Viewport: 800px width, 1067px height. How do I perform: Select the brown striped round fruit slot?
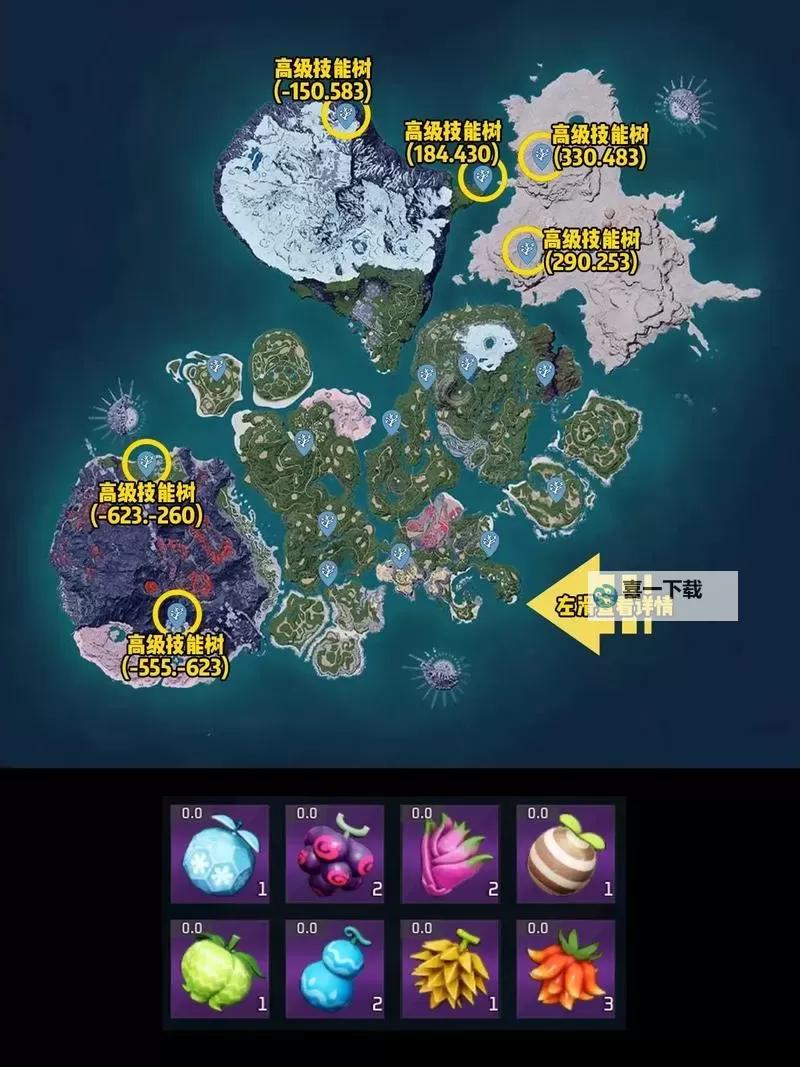[564, 853]
